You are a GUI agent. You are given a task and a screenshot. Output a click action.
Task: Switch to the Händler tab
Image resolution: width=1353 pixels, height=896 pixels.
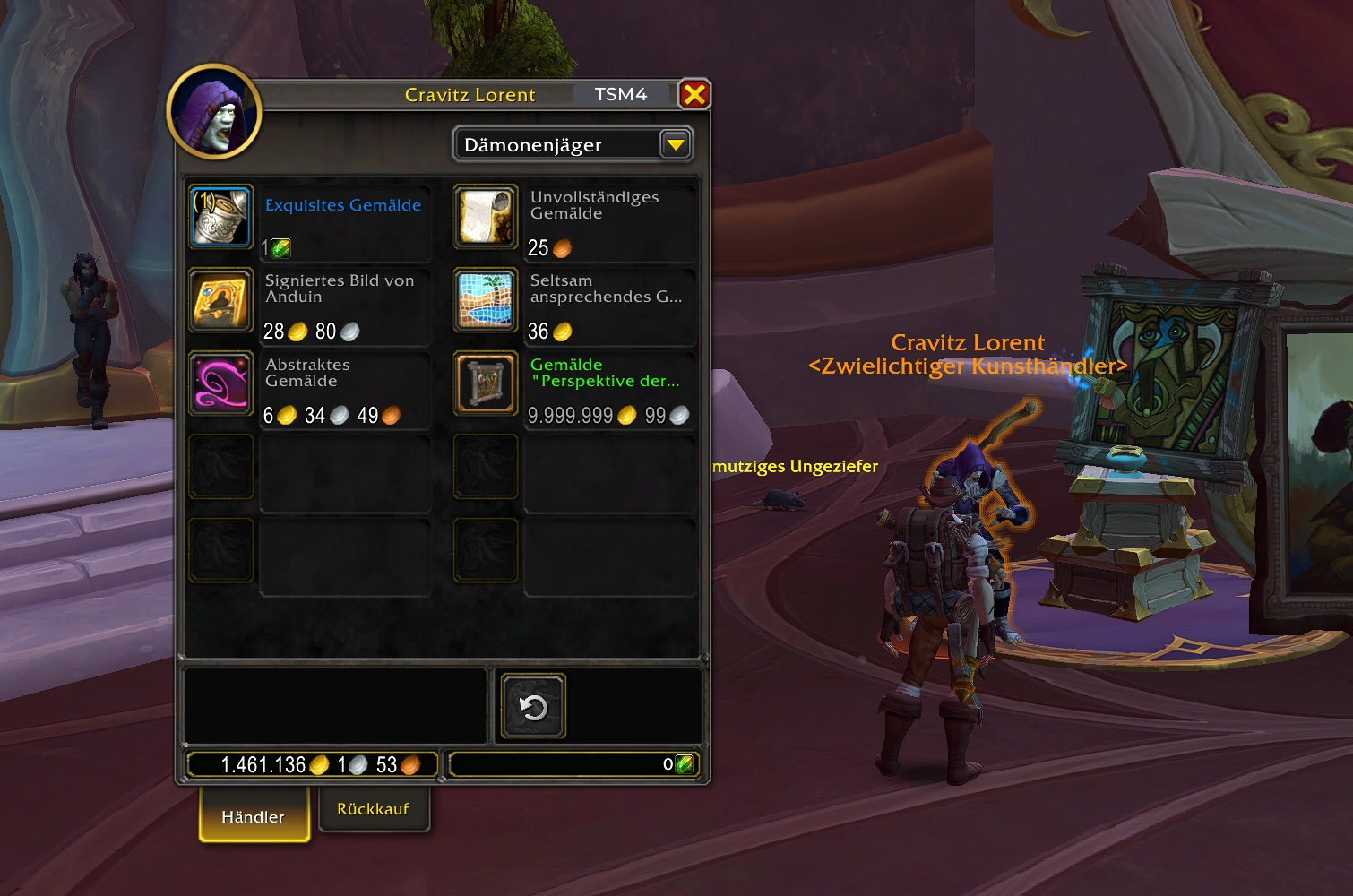tap(254, 815)
